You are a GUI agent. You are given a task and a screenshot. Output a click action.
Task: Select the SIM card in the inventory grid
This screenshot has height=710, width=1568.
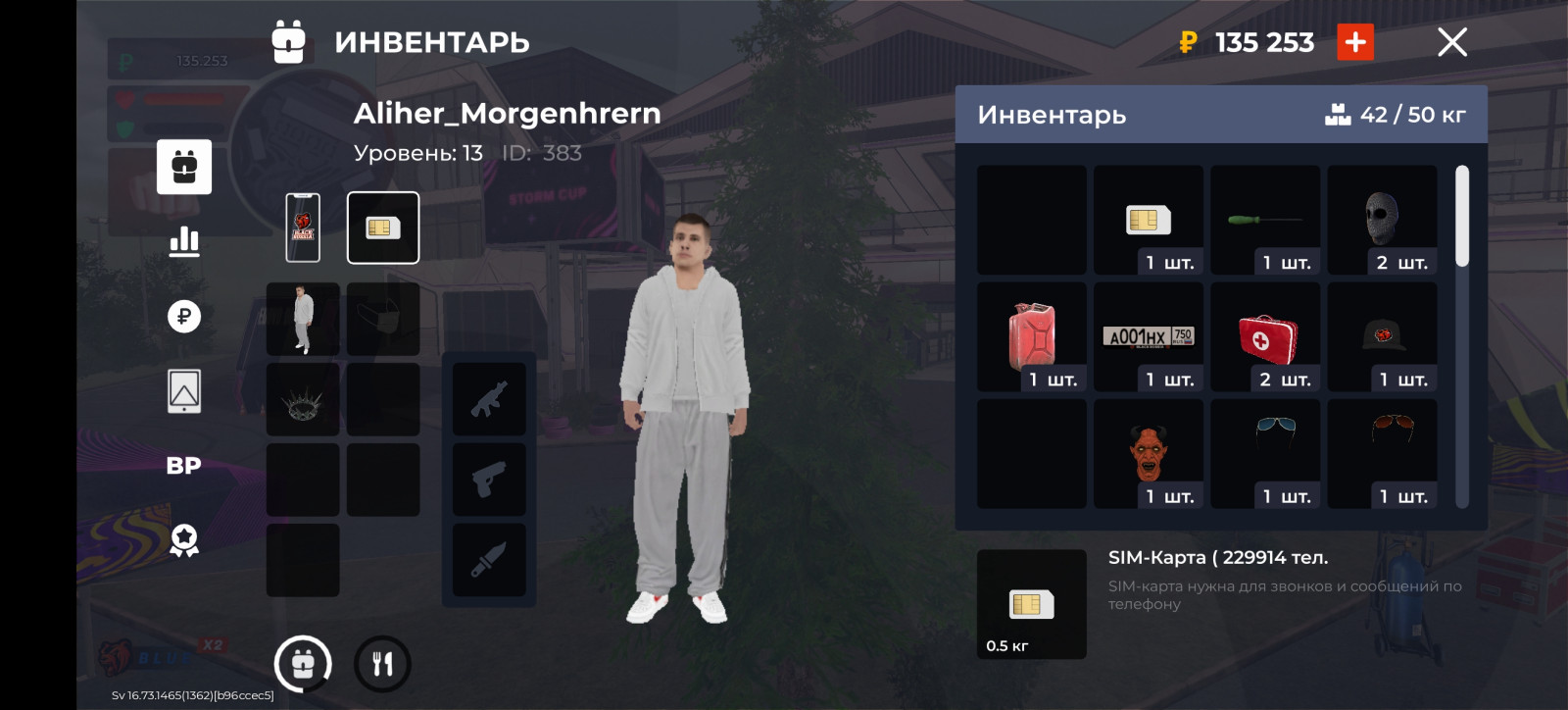(x=1149, y=221)
